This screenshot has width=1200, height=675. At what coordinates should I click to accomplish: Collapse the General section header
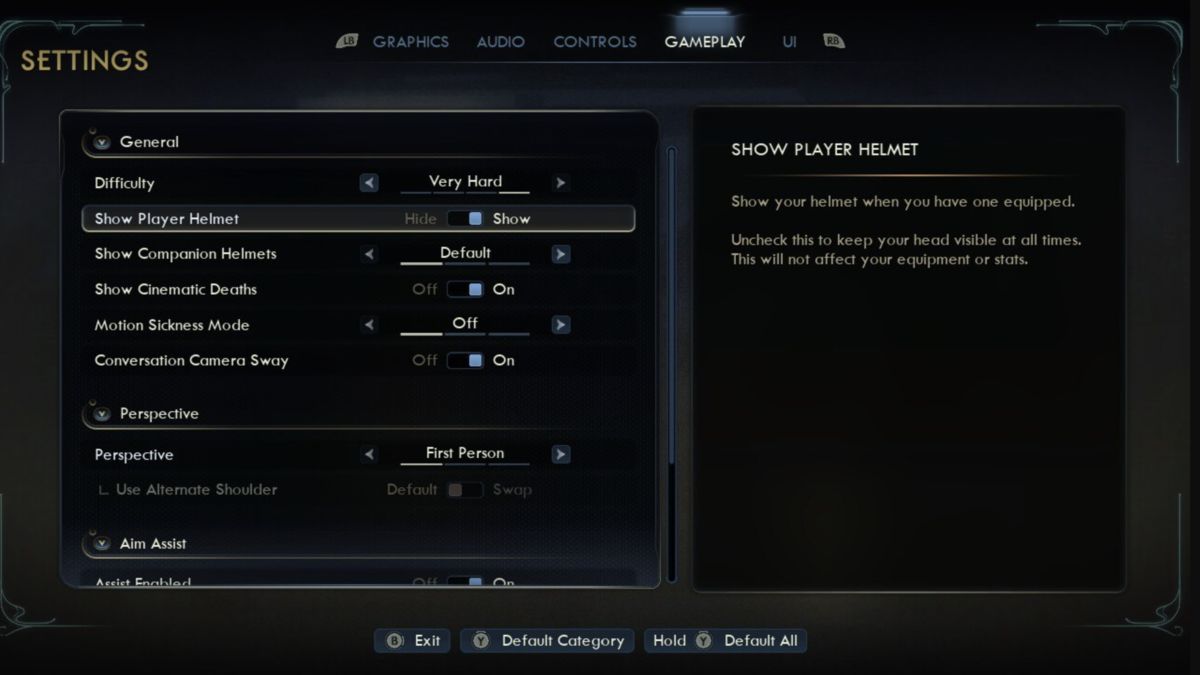point(101,142)
